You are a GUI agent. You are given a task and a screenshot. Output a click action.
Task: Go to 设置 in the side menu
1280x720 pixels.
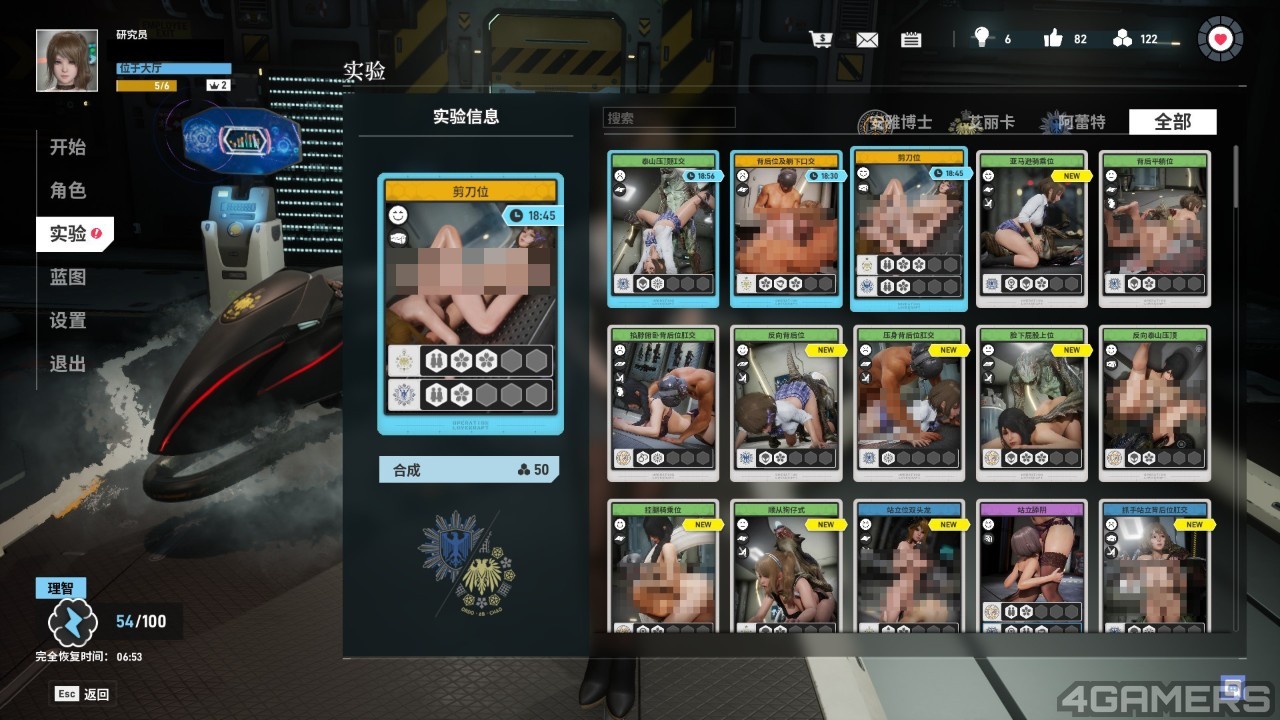click(68, 321)
